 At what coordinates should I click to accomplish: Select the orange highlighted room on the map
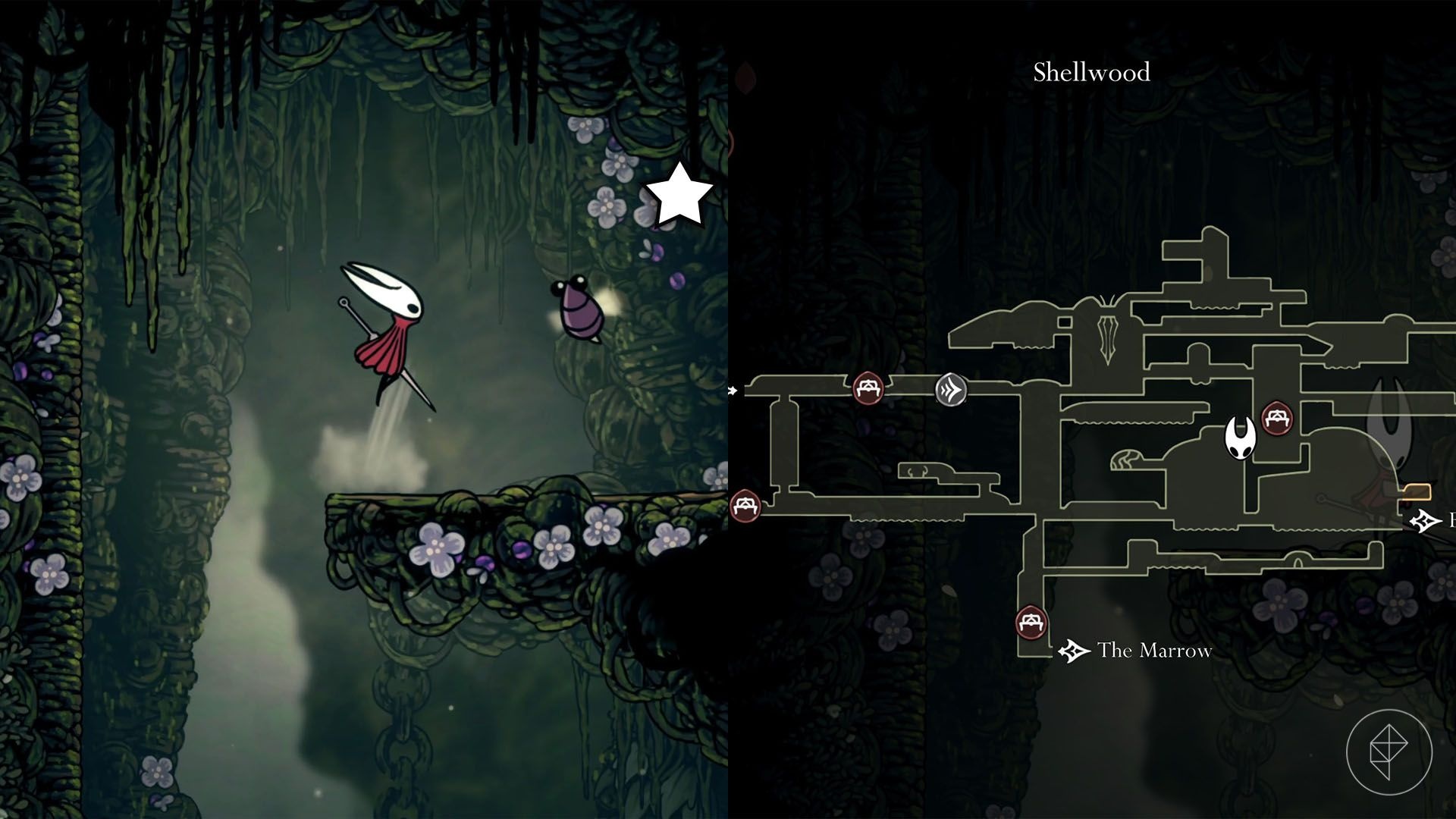tap(1416, 492)
